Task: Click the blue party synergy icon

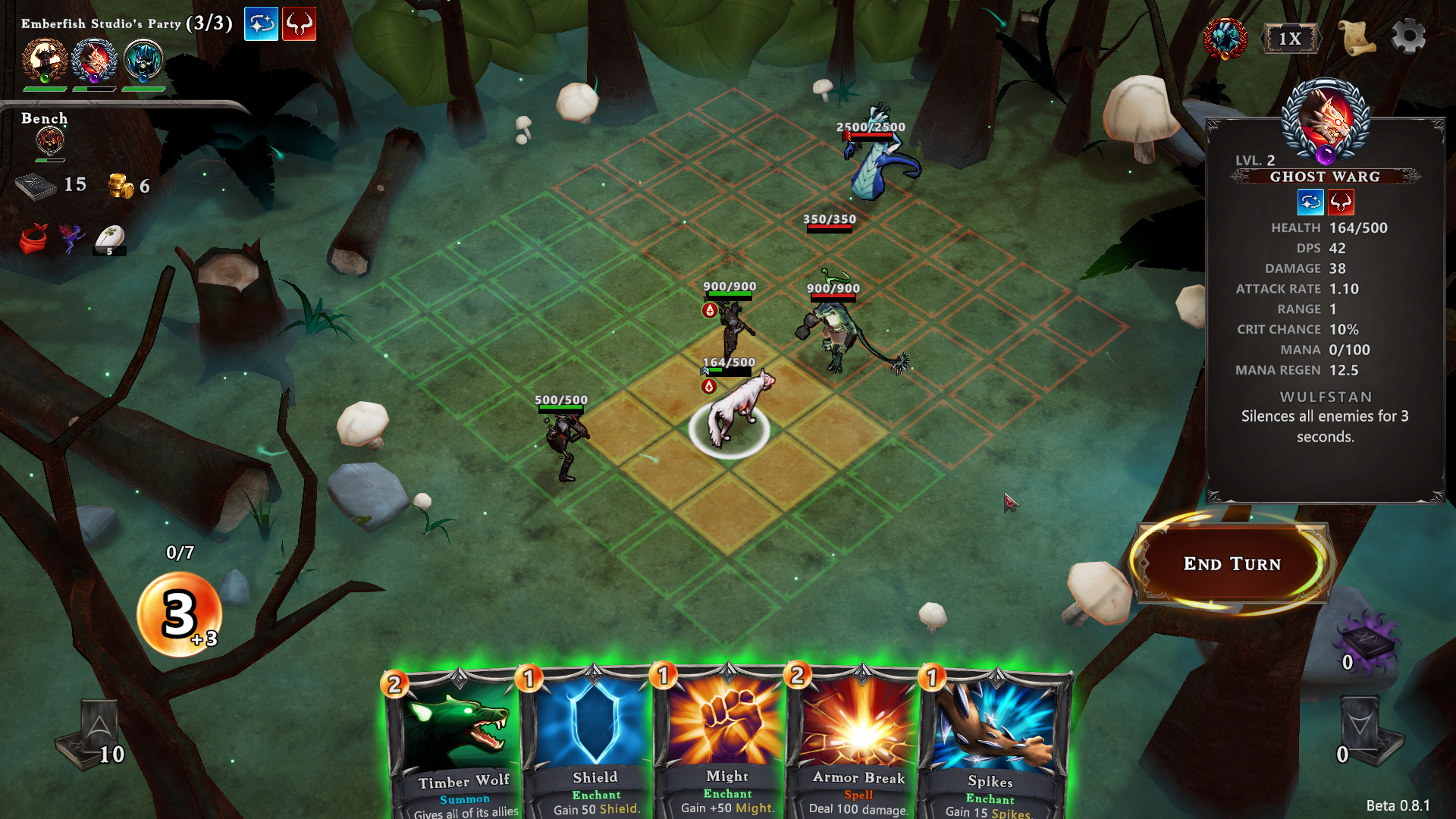Action: (261, 24)
